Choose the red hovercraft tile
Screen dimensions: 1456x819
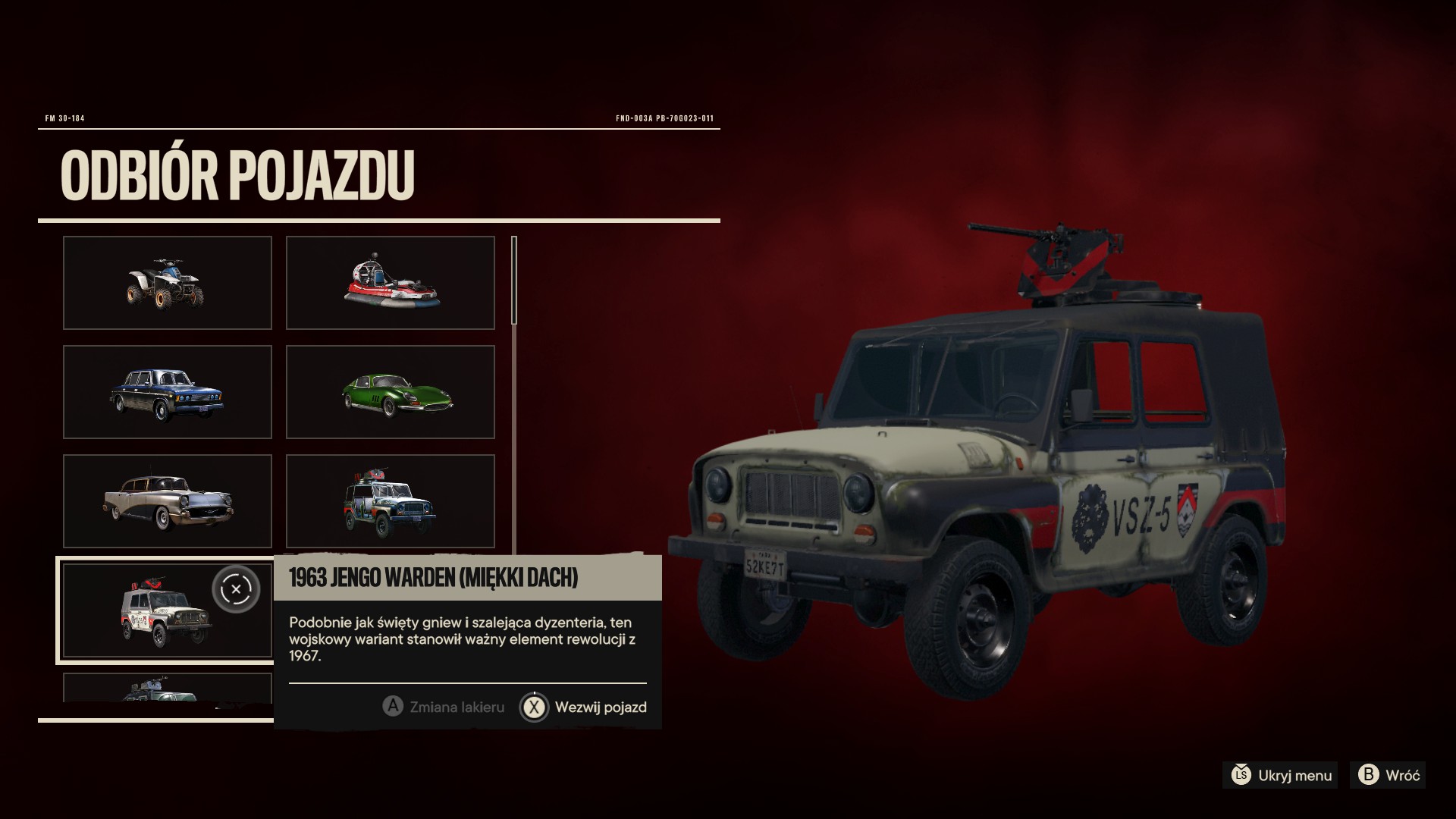point(390,283)
